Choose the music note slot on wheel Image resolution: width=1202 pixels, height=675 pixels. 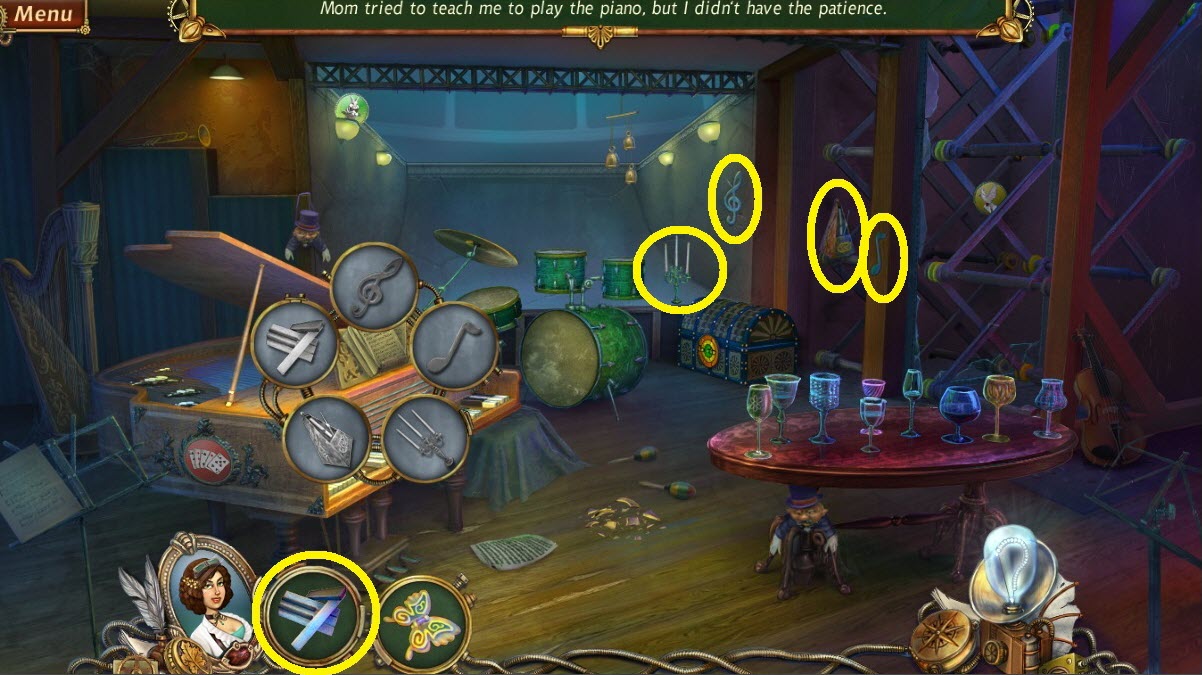click(x=453, y=345)
